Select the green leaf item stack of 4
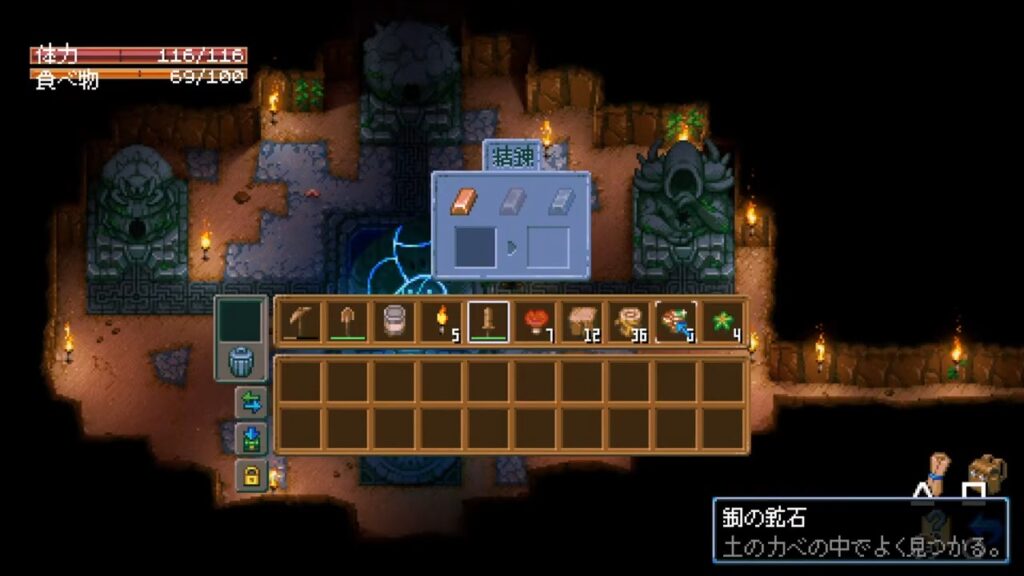The image size is (1024, 576). click(723, 321)
